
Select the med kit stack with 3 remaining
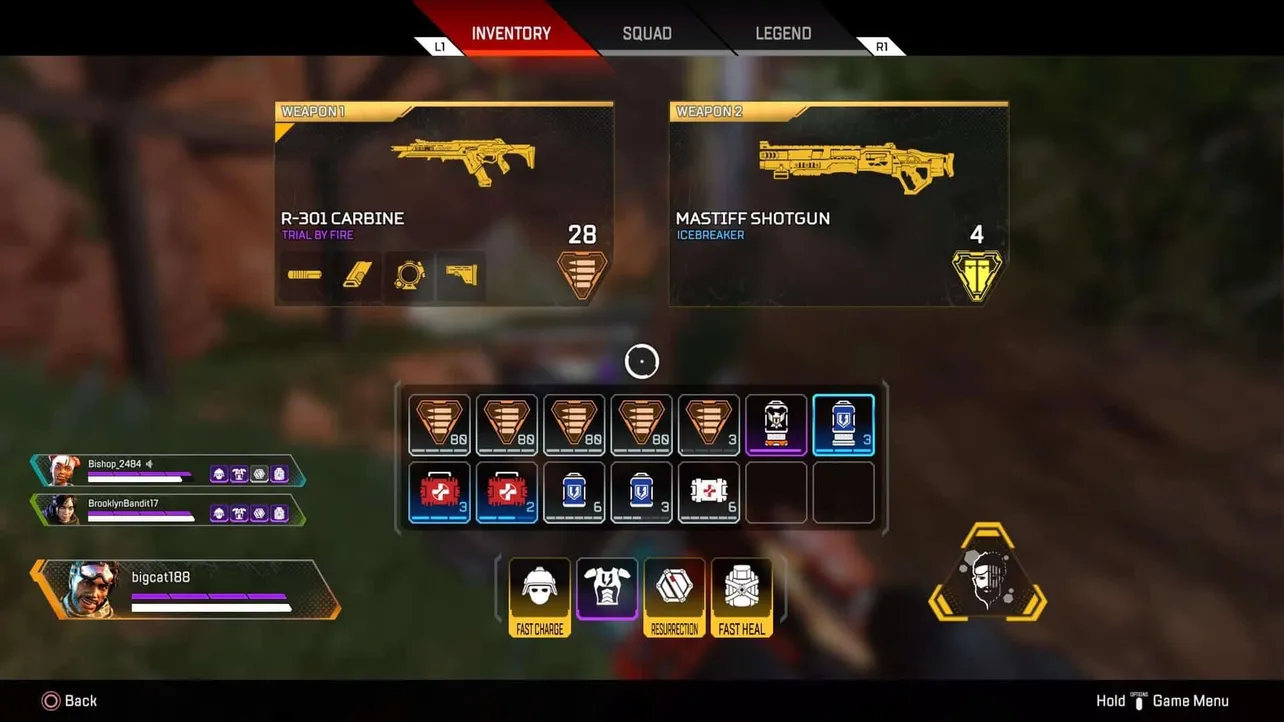(439, 491)
